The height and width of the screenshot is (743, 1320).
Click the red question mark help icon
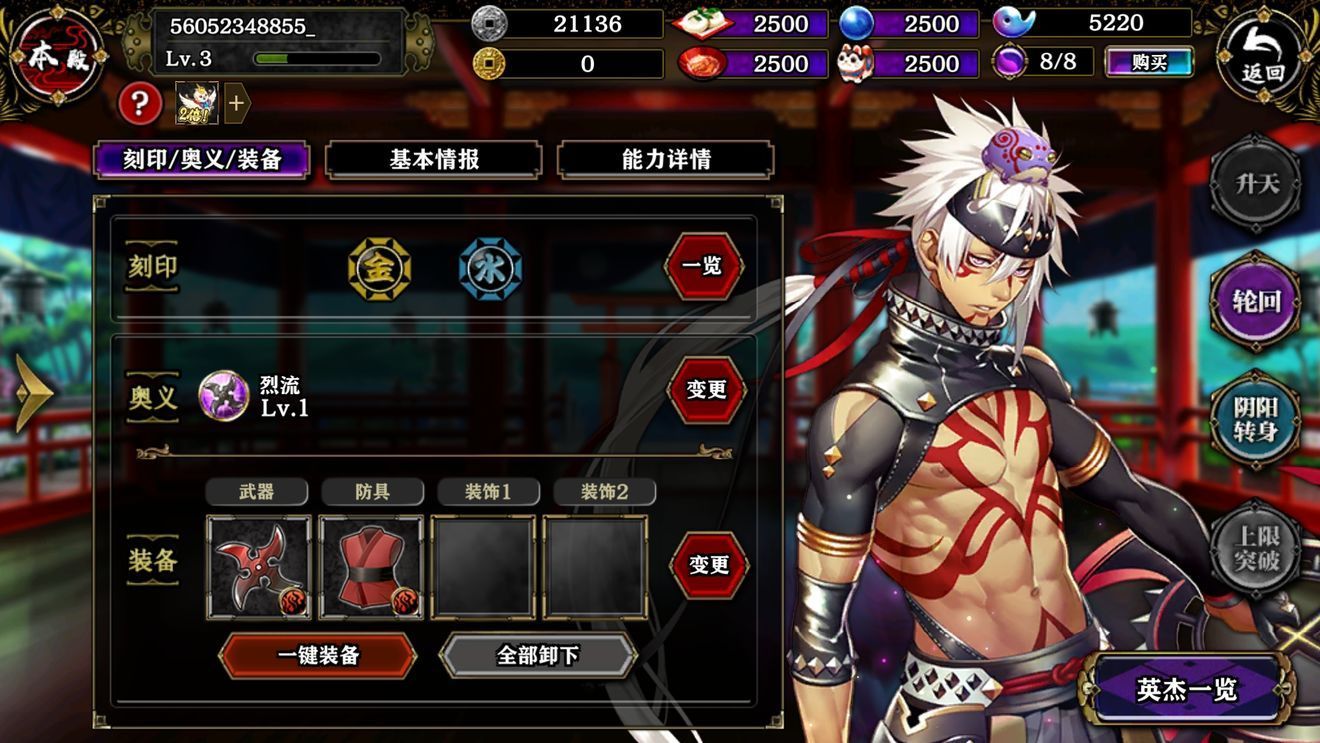pyautogui.click(x=140, y=102)
